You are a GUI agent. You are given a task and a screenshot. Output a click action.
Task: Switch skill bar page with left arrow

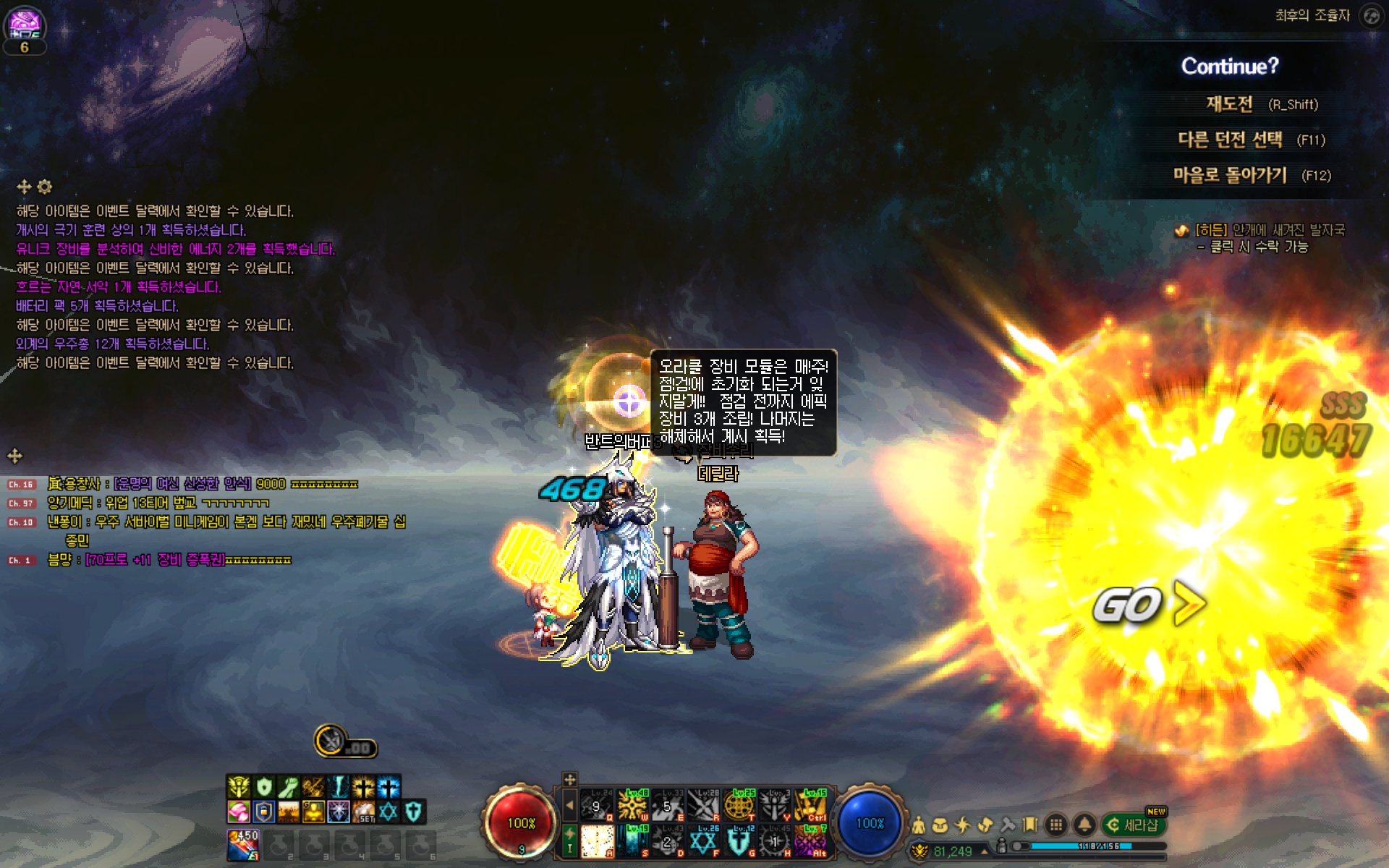570,805
